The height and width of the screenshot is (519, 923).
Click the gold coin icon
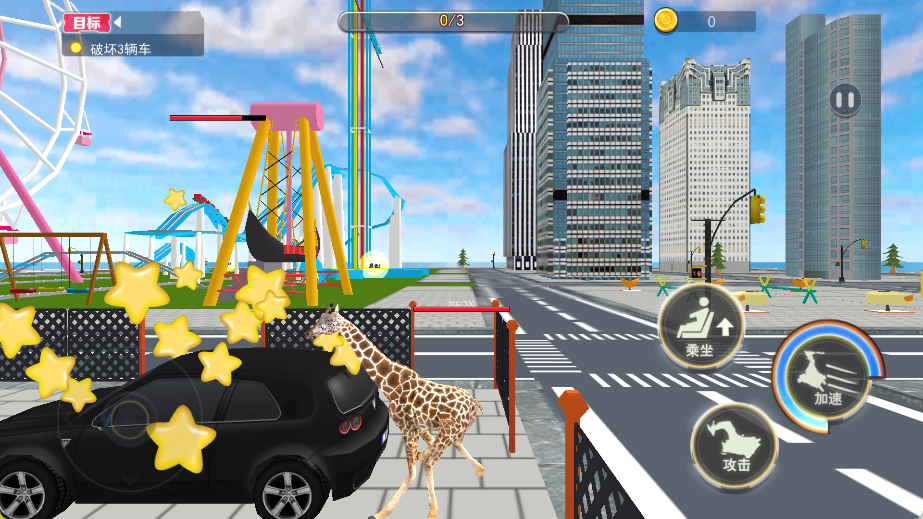[666, 20]
